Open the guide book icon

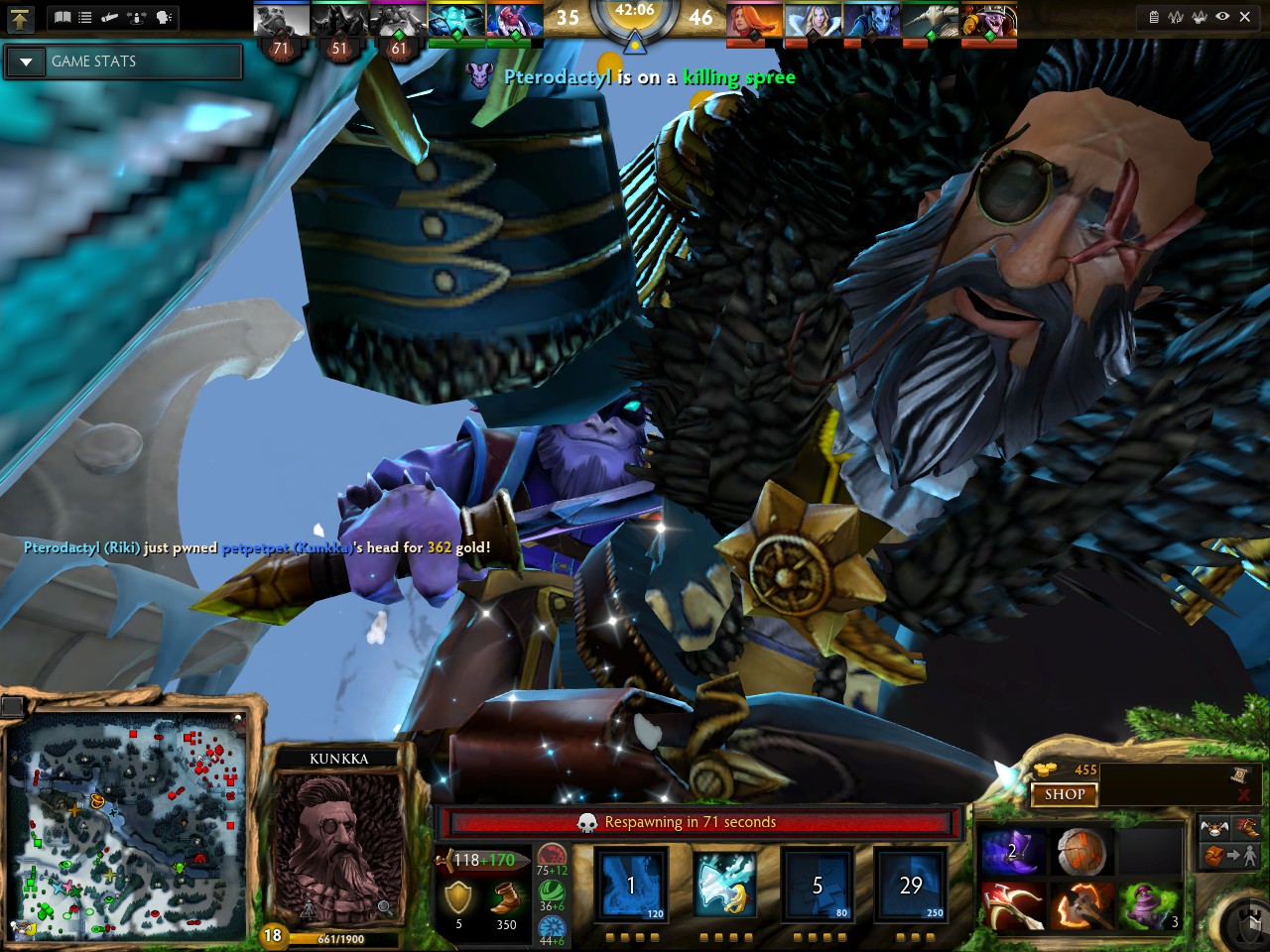tap(63, 17)
